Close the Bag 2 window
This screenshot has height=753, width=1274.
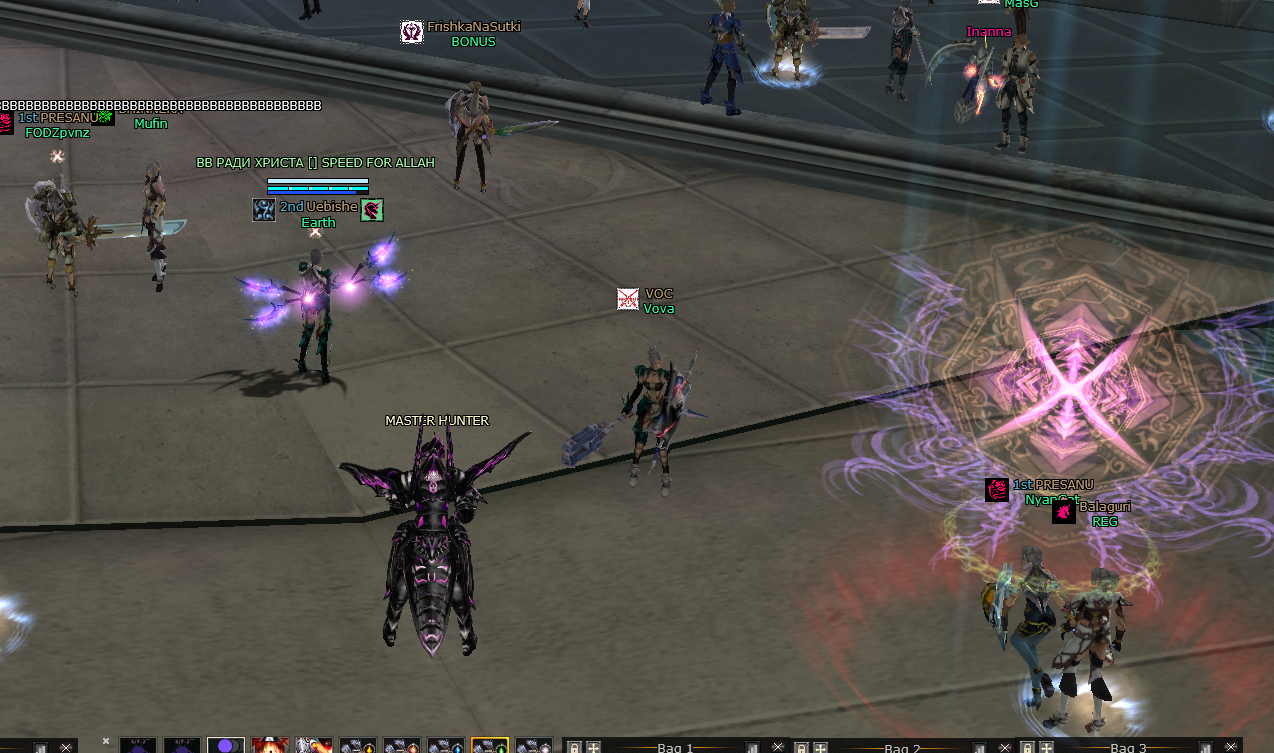[1005, 747]
